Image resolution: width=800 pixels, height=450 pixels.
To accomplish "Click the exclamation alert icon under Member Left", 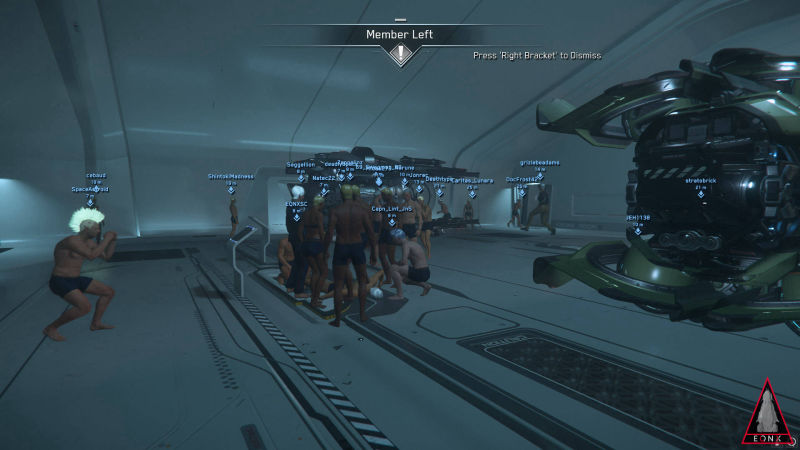I will 401,55.
